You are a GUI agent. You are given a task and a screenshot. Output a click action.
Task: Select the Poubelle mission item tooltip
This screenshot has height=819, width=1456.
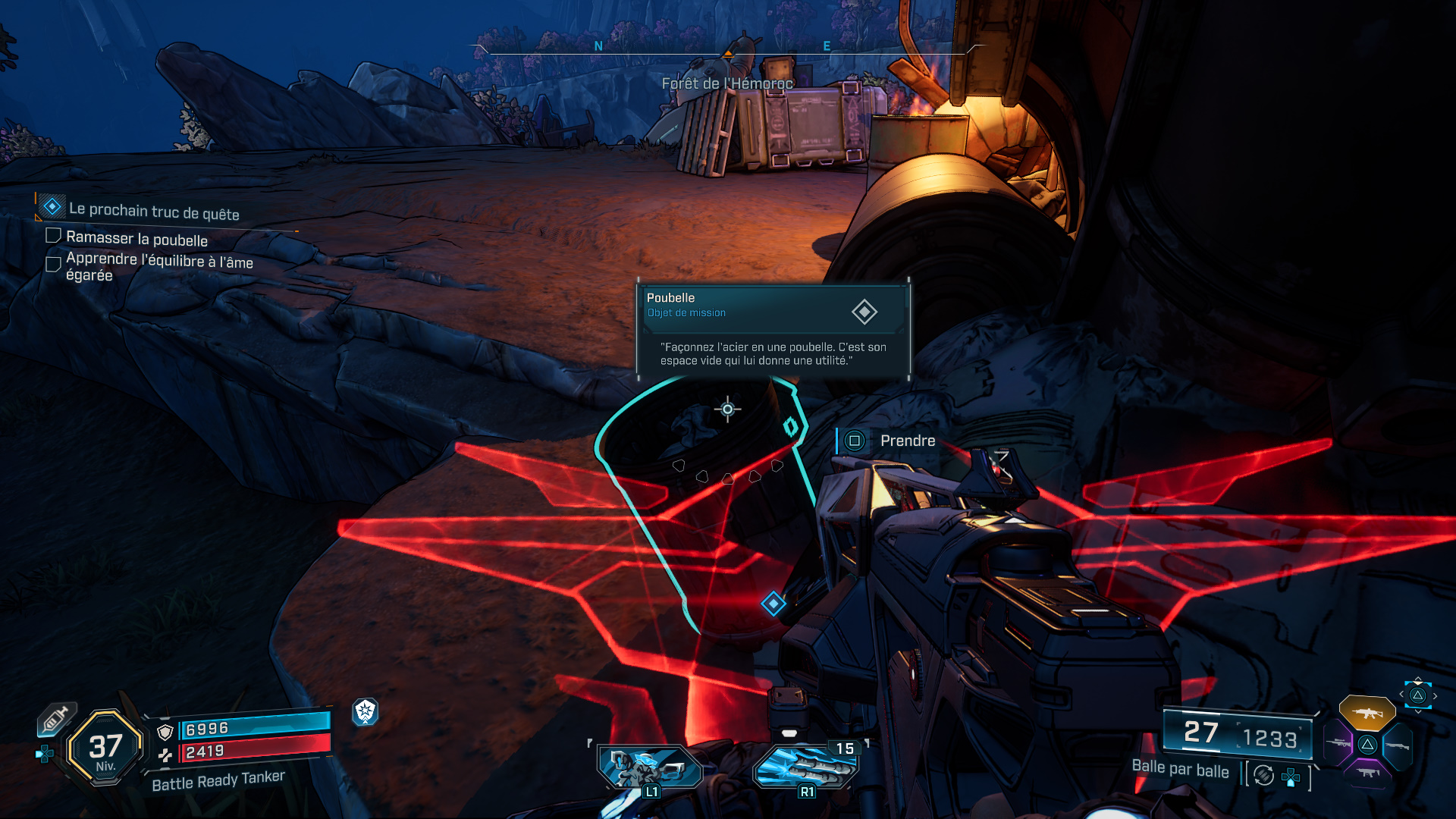point(773,330)
